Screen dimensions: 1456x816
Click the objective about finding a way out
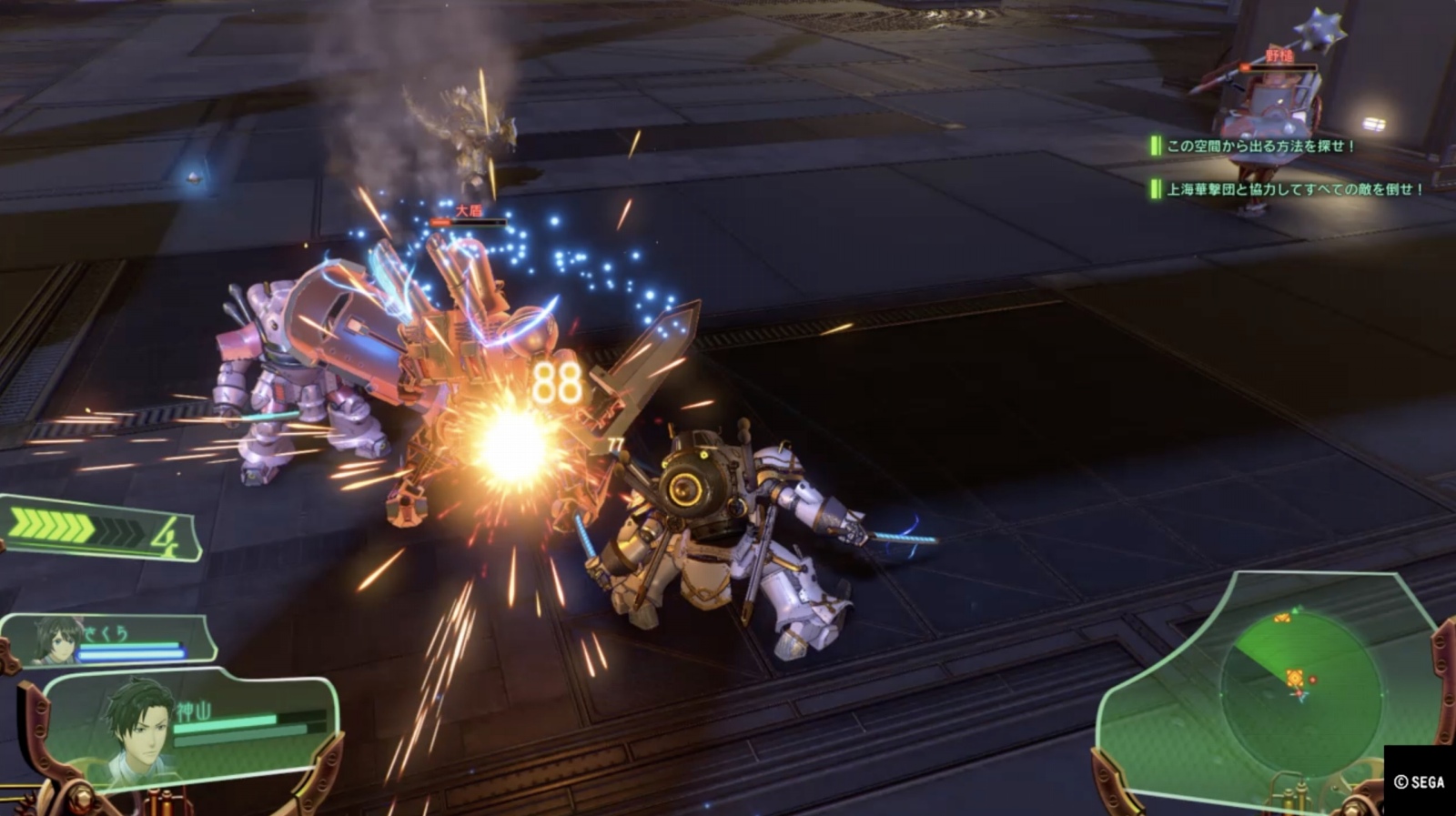[1259, 146]
